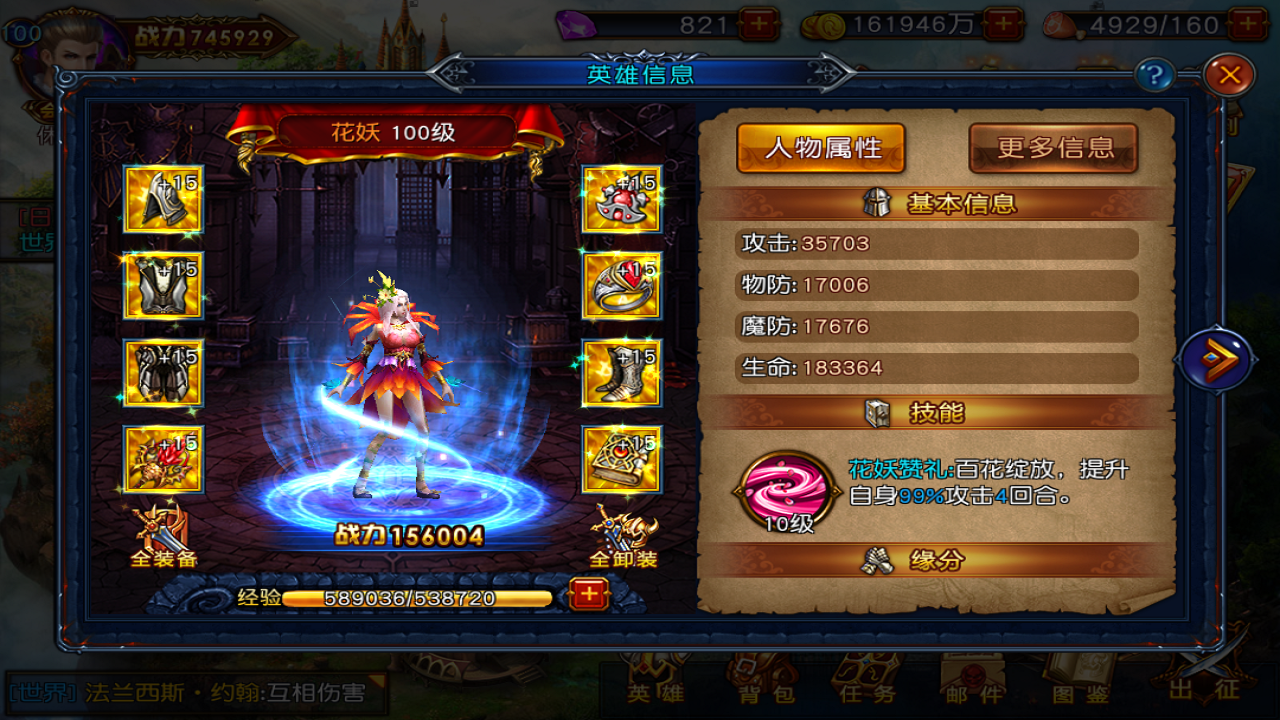Click 全卸装 to unequip all gear
This screenshot has width=1280, height=720.
pos(622,540)
